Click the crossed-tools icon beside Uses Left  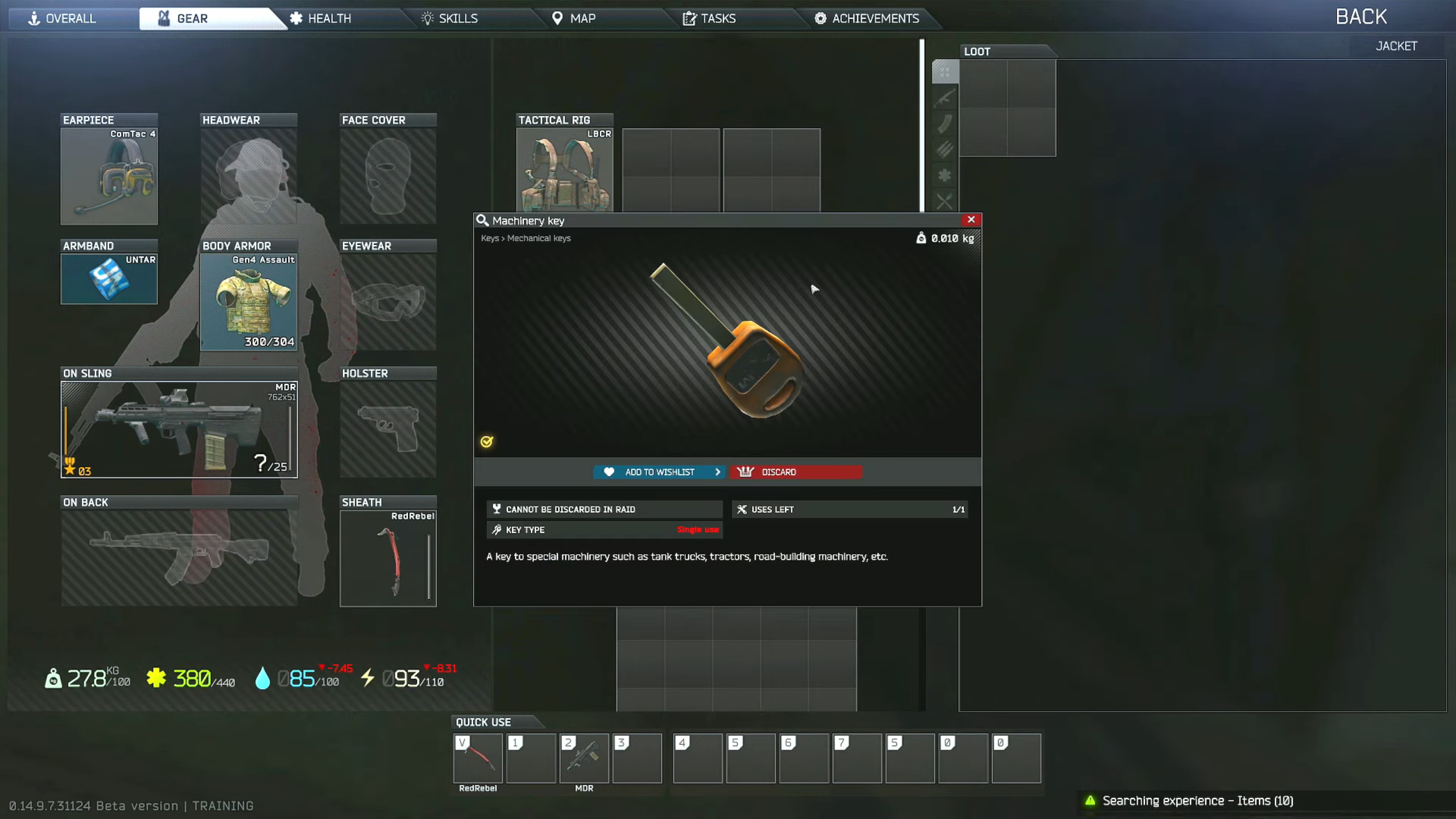(x=742, y=509)
